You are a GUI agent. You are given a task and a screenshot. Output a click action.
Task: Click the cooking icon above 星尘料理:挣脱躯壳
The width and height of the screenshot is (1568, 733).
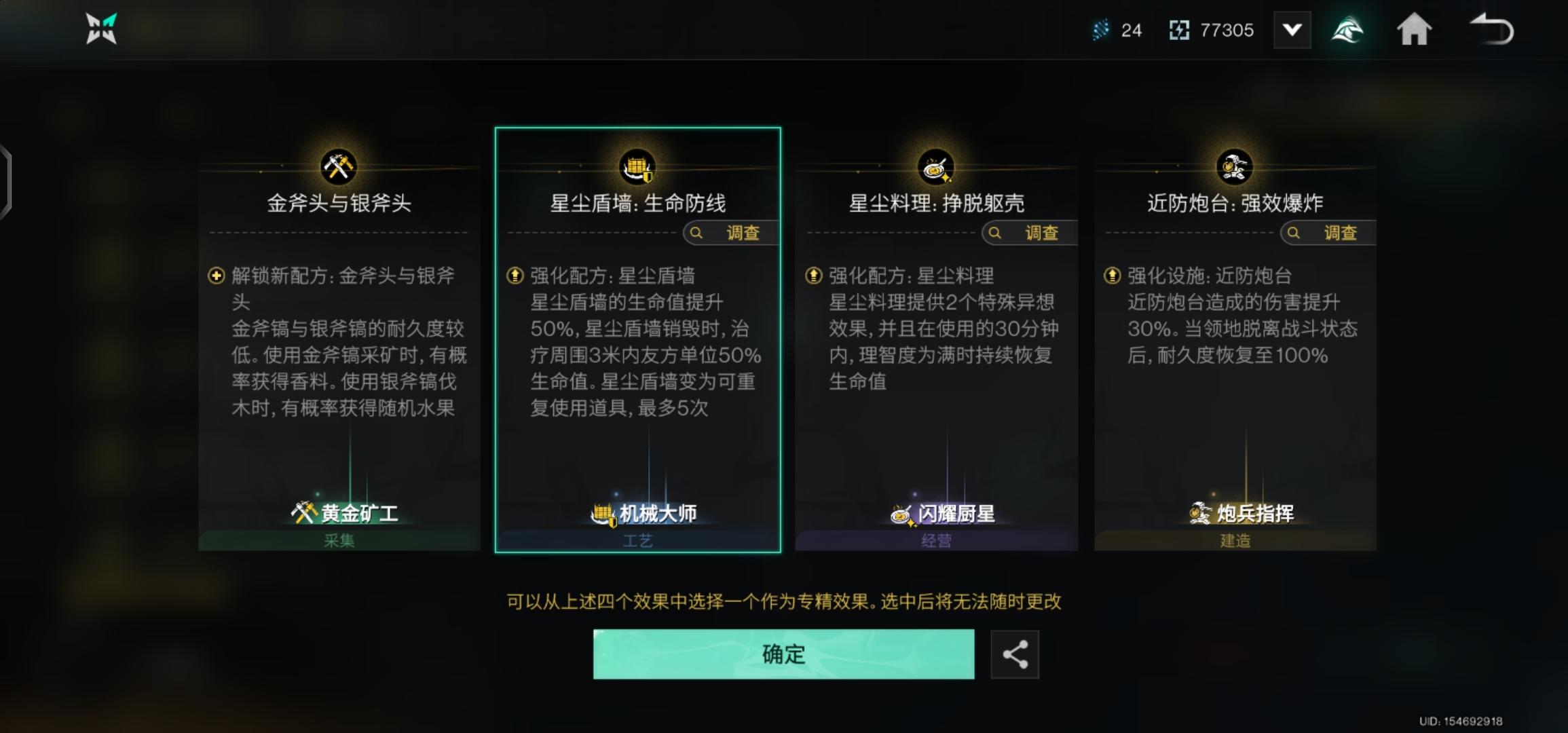936,168
